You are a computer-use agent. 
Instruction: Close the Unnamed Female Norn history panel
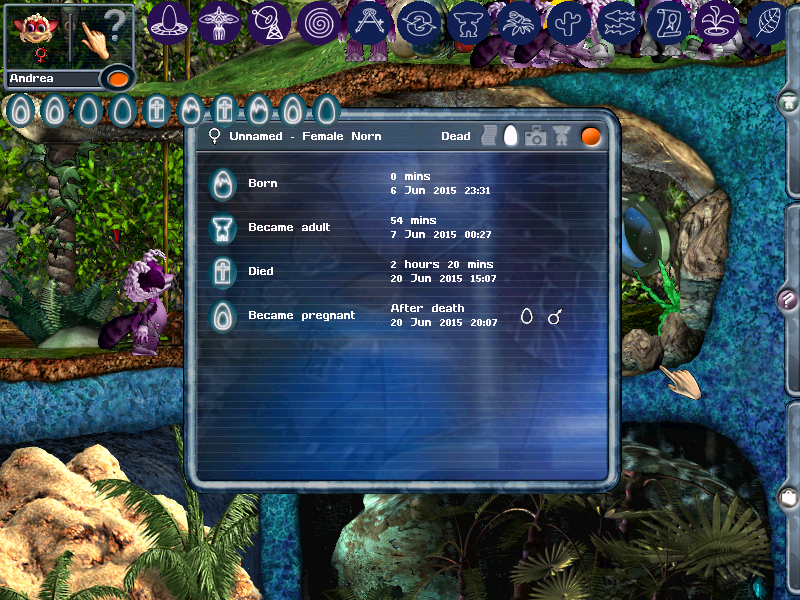tap(591, 136)
